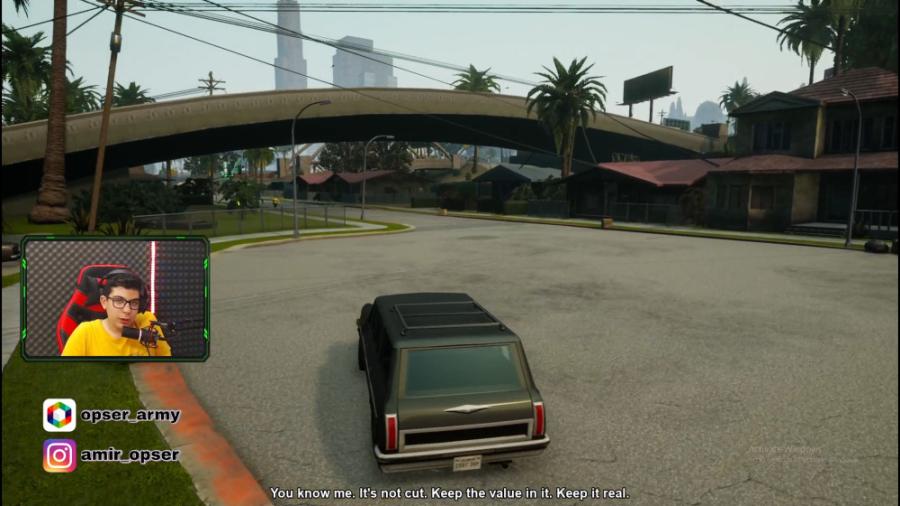
Task: Click the Instagram logo beside amir_opser
Action: [x=59, y=455]
